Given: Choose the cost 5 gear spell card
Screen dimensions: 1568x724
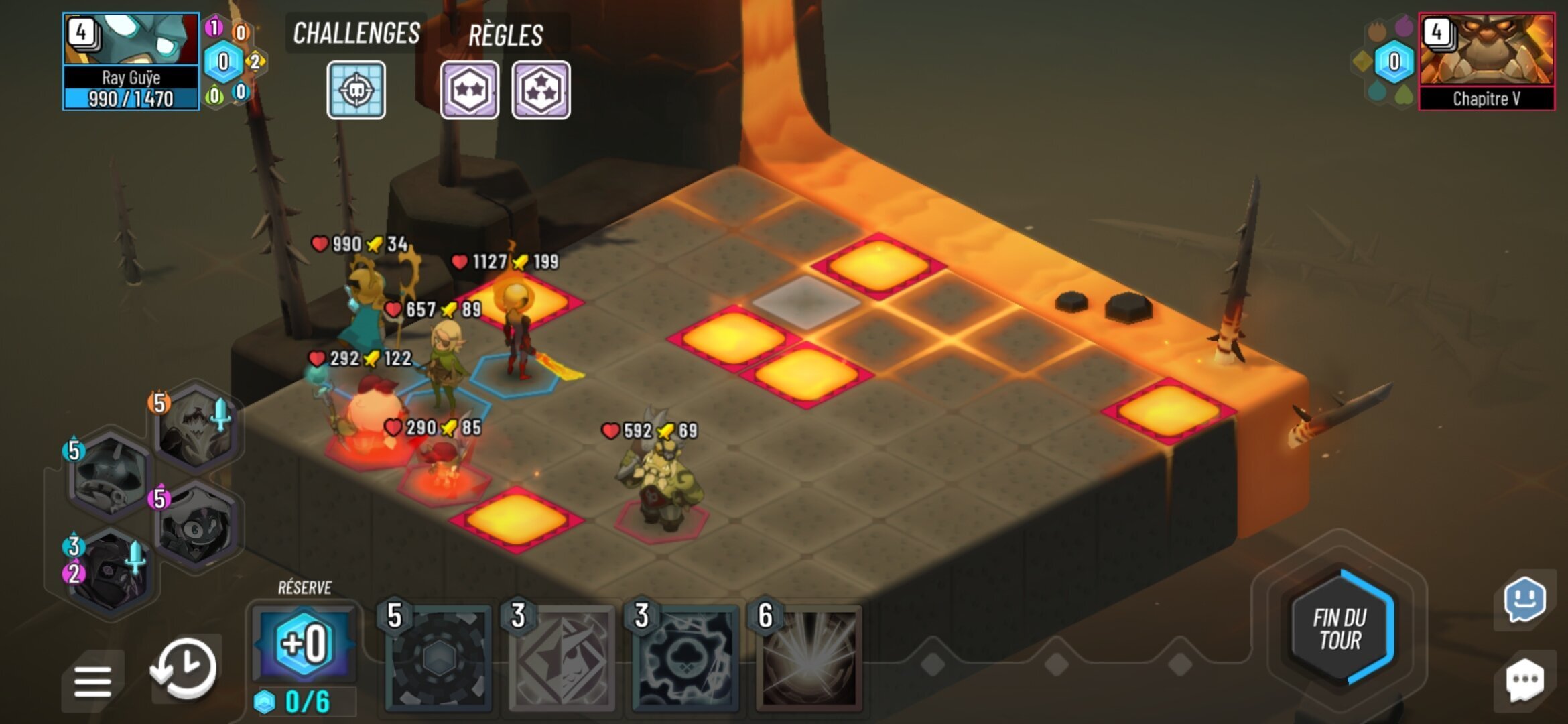Looking at the screenshot, I should tap(439, 658).
